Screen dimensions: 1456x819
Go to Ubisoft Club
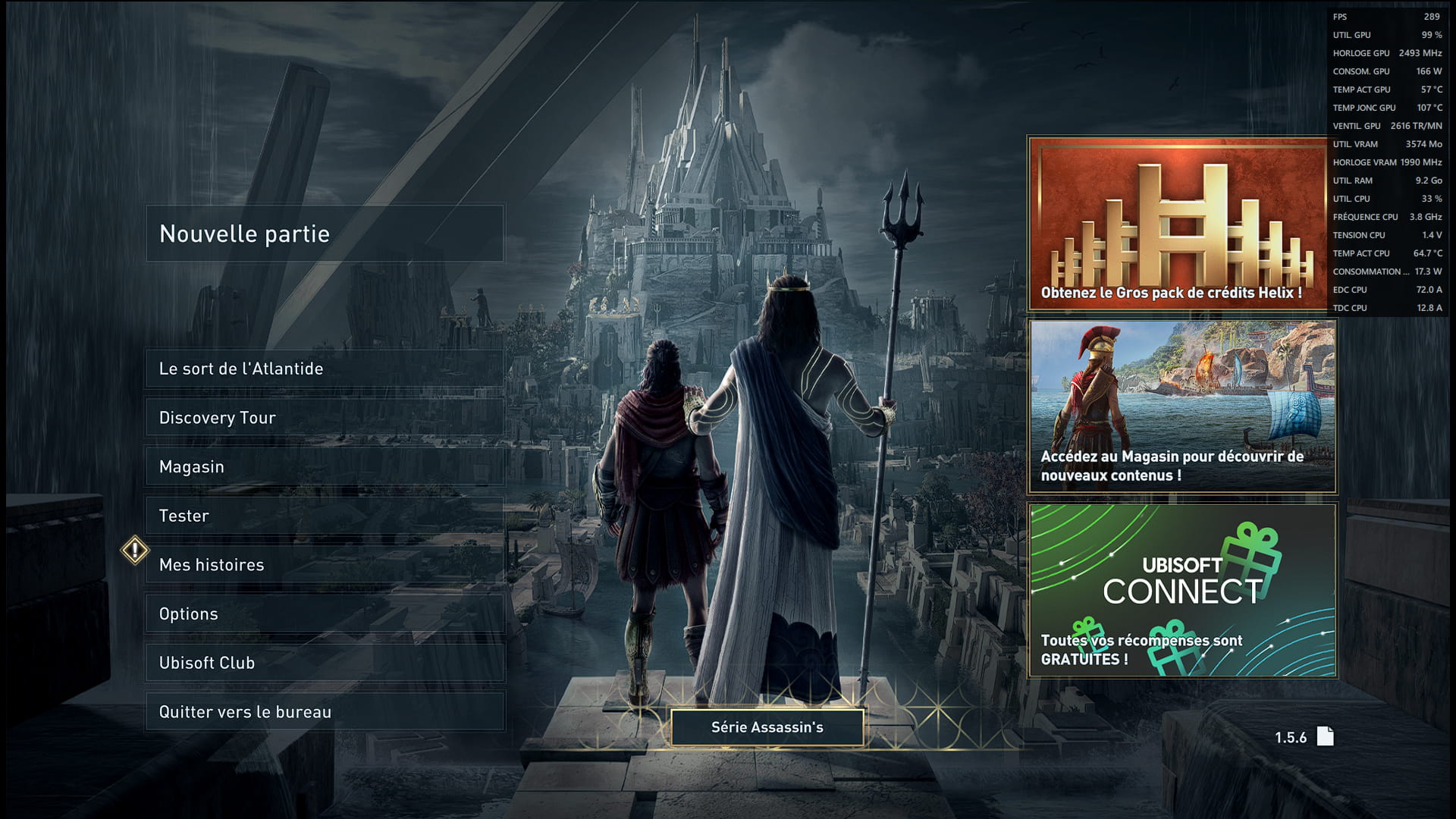pos(325,663)
